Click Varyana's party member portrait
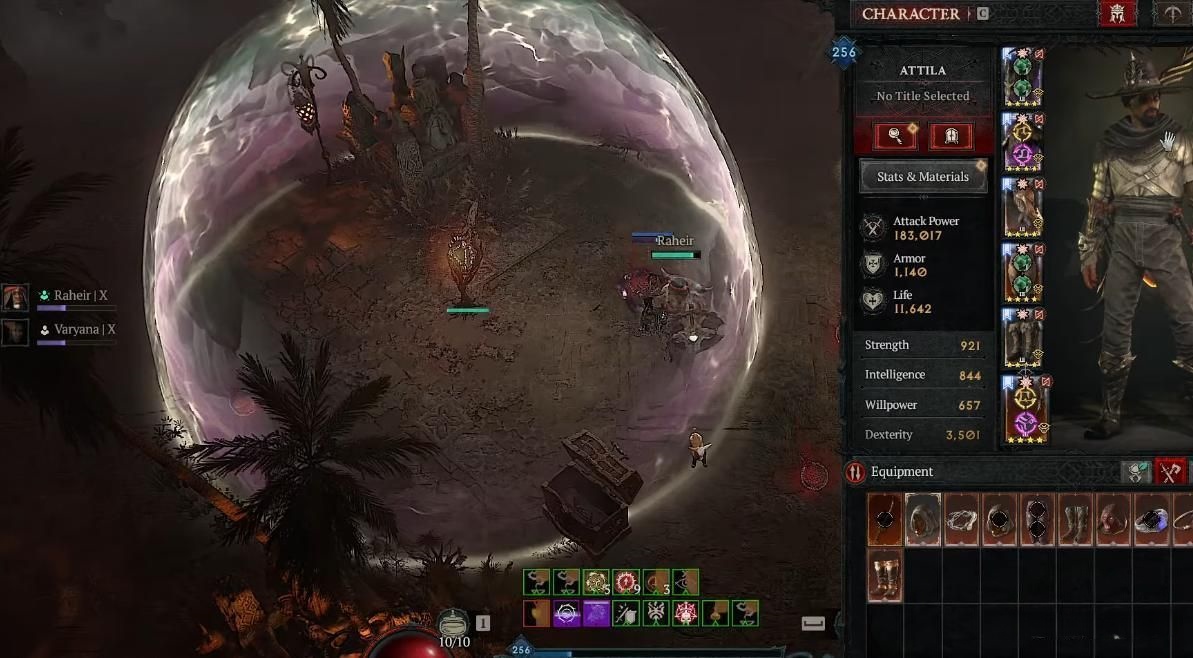 tap(15, 331)
